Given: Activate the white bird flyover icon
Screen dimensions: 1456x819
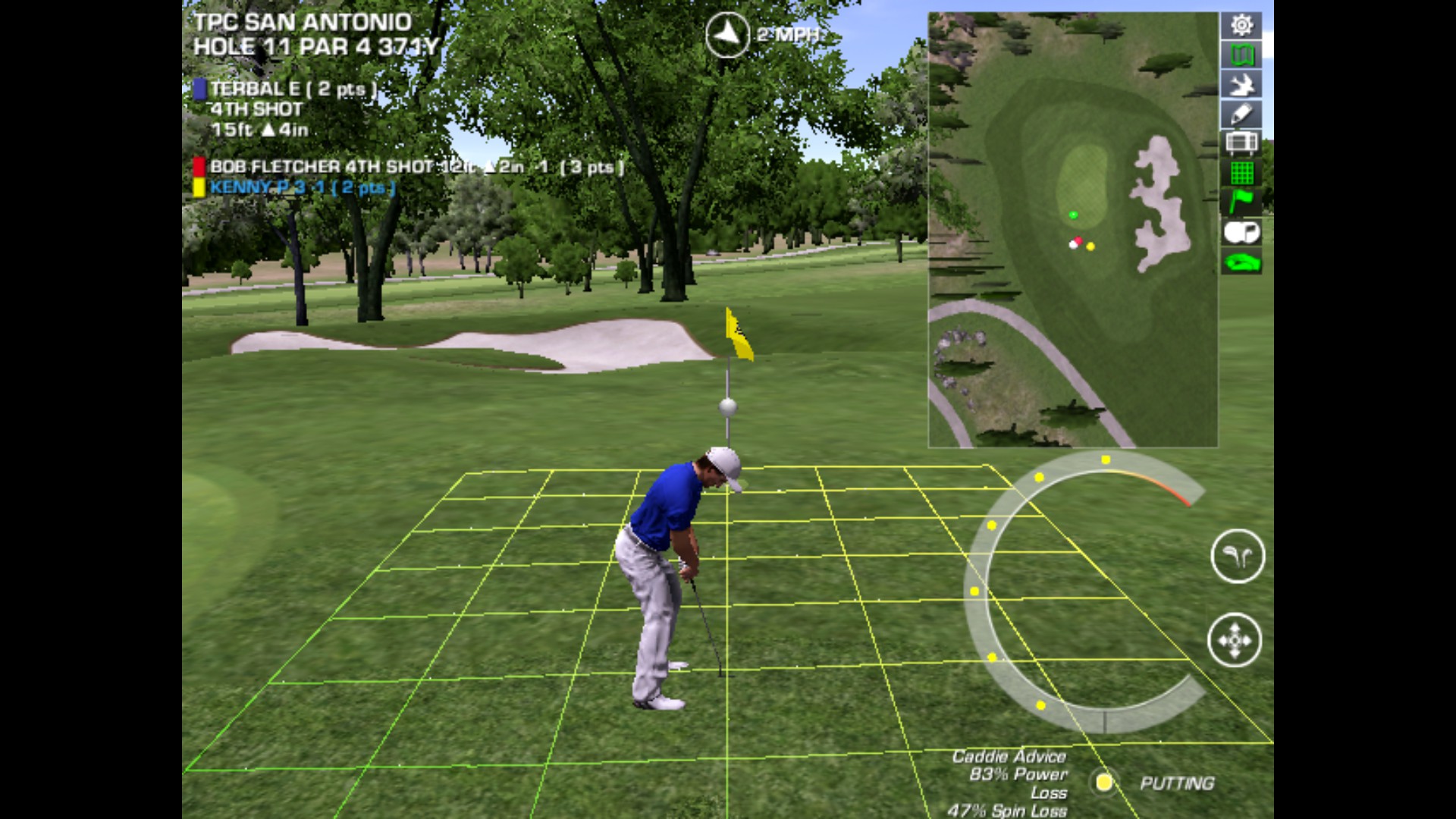Looking at the screenshot, I should point(1241,85).
